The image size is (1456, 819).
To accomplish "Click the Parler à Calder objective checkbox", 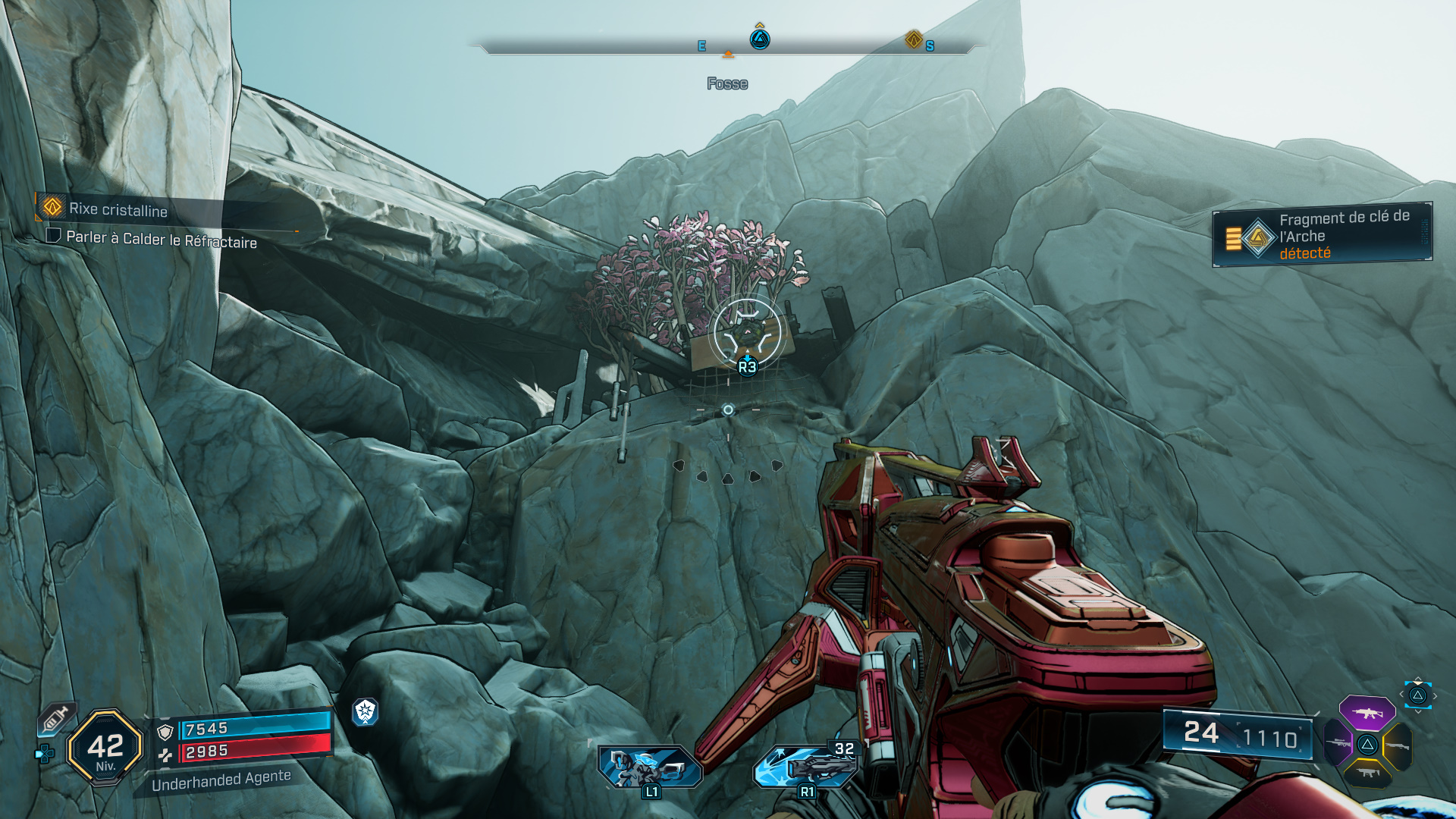I will [x=53, y=236].
